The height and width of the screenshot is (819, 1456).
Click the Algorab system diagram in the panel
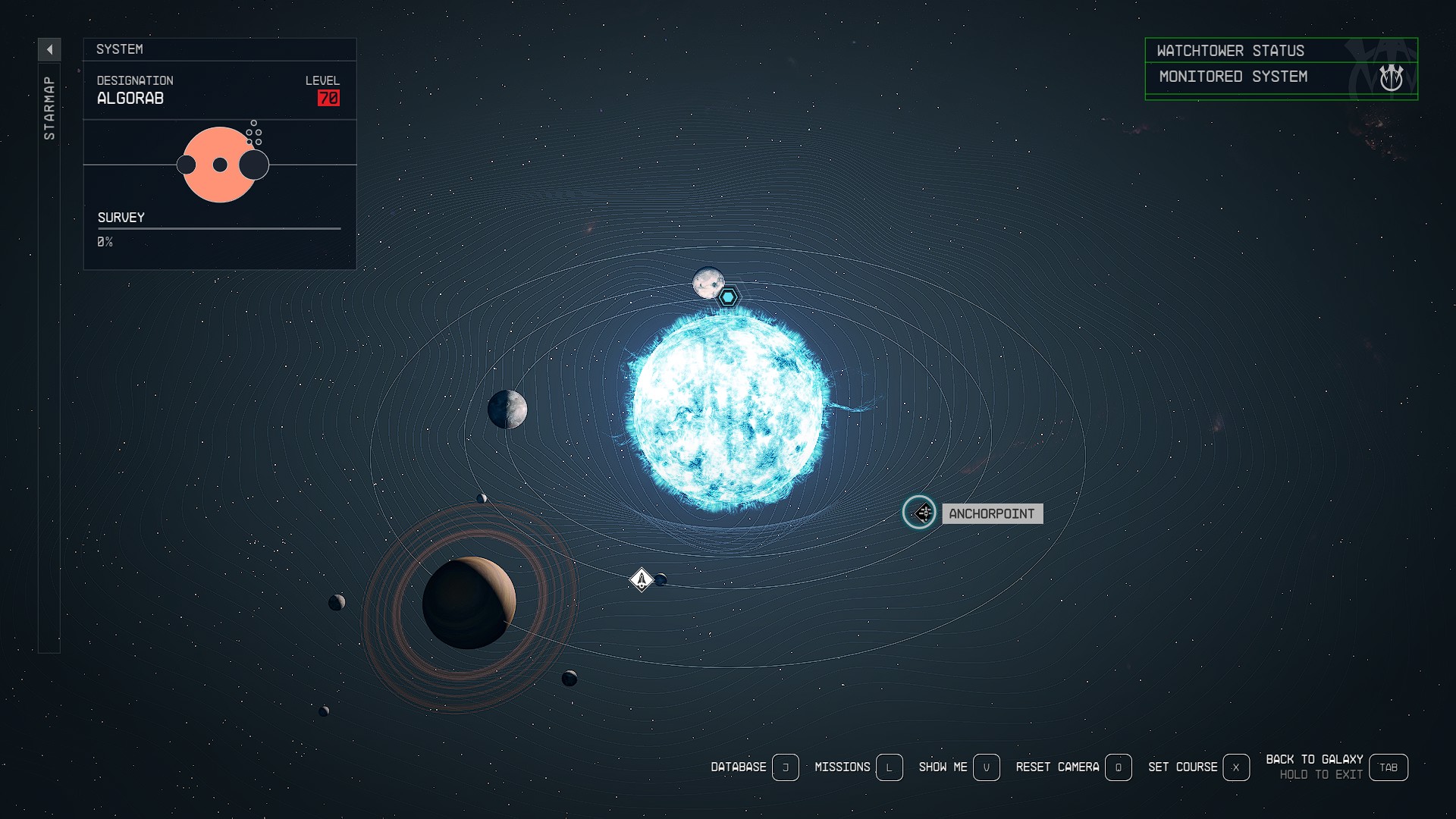(220, 165)
